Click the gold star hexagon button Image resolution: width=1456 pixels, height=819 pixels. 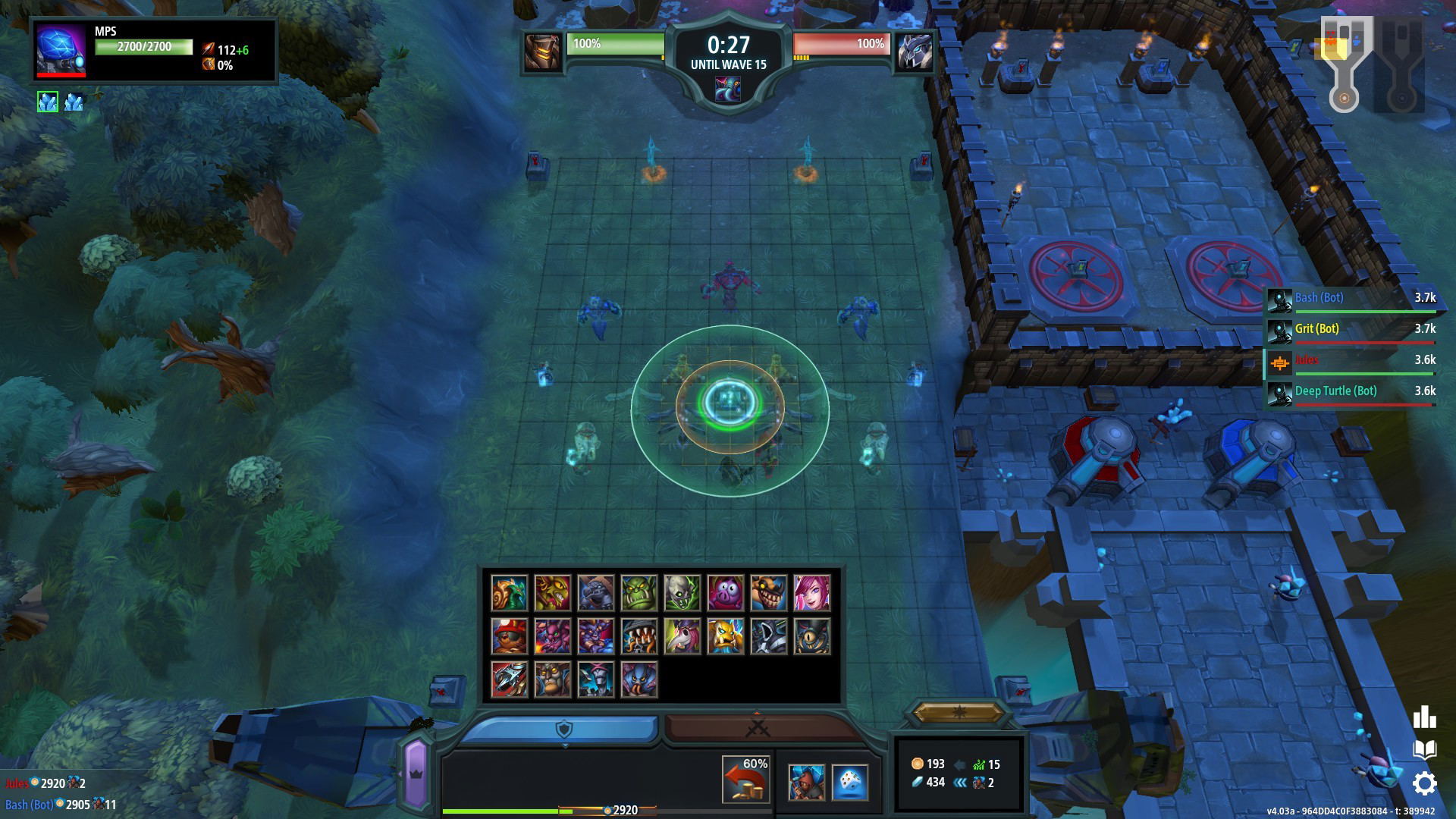click(x=958, y=712)
